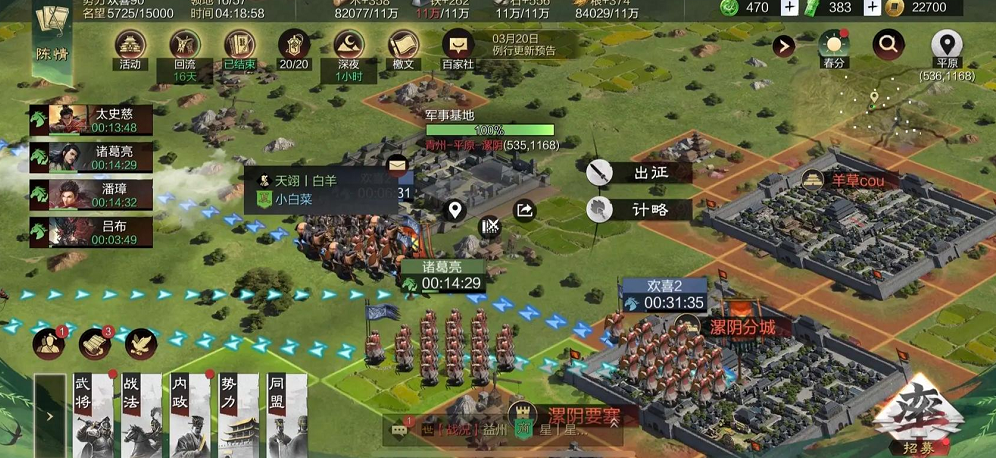Select the 出征 march command
The image size is (996, 458).
(x=639, y=172)
